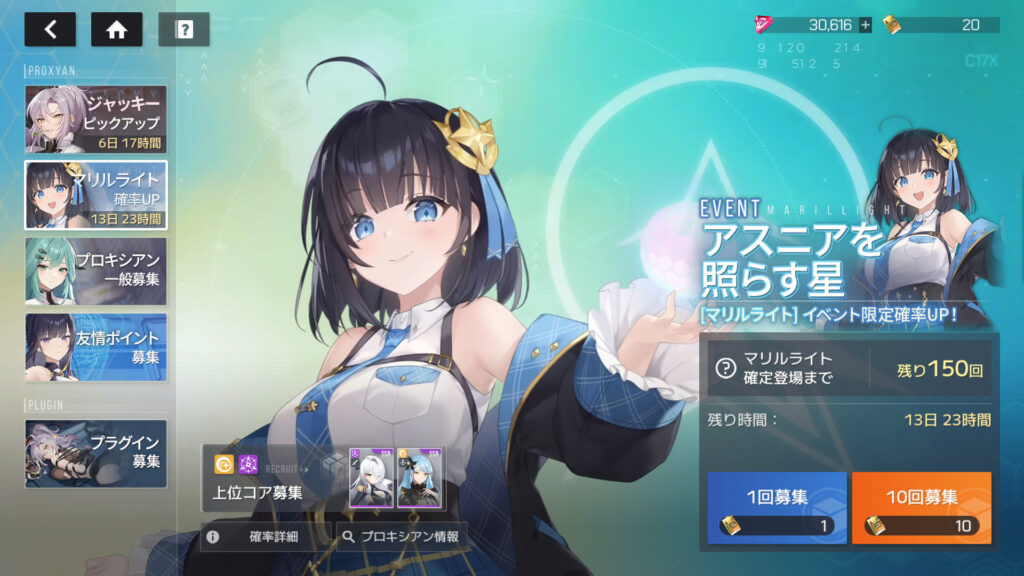Open the マリルライト確定登場 pity info
The height and width of the screenshot is (576, 1024).
725,367
